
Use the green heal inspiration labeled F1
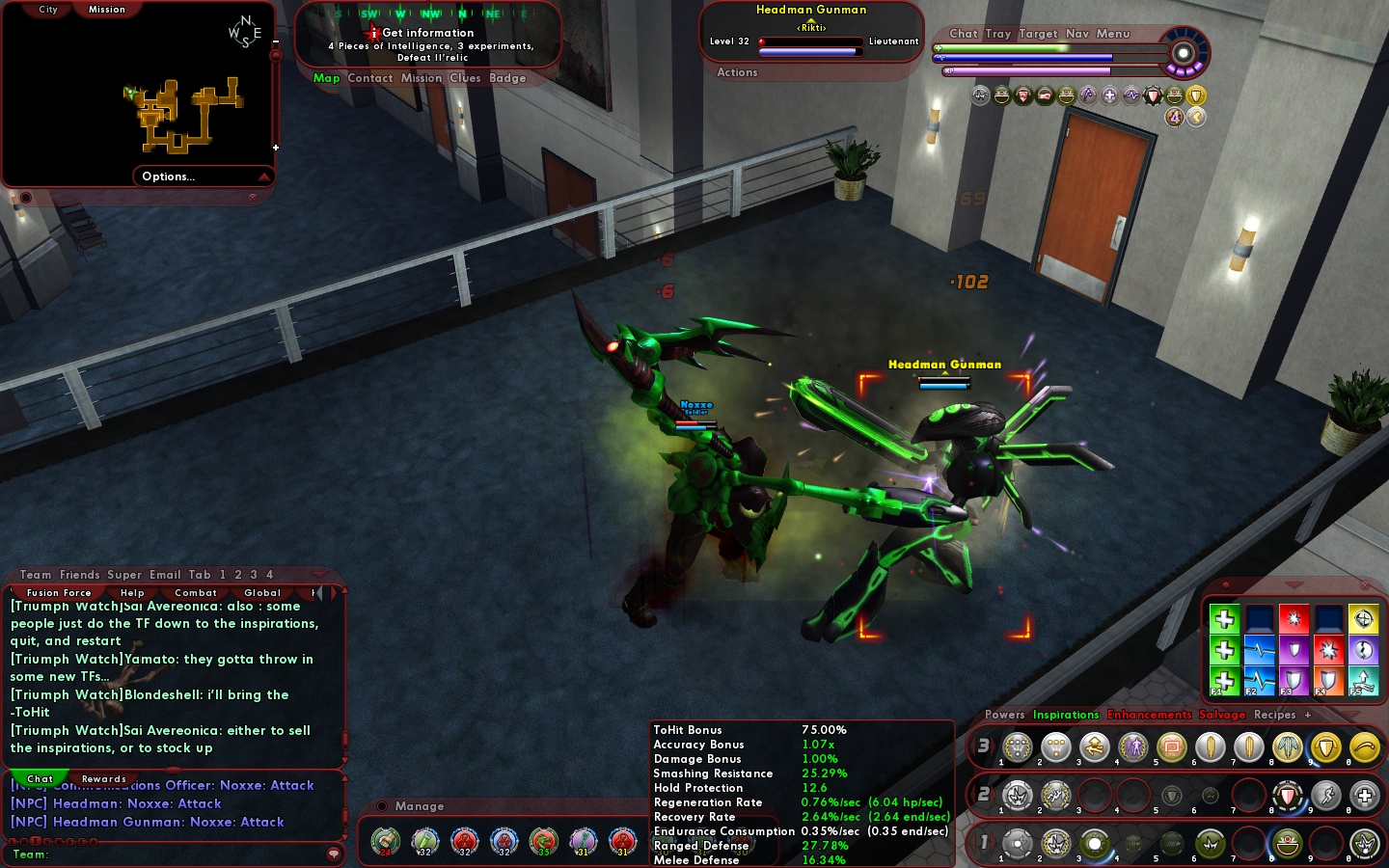(x=1224, y=681)
